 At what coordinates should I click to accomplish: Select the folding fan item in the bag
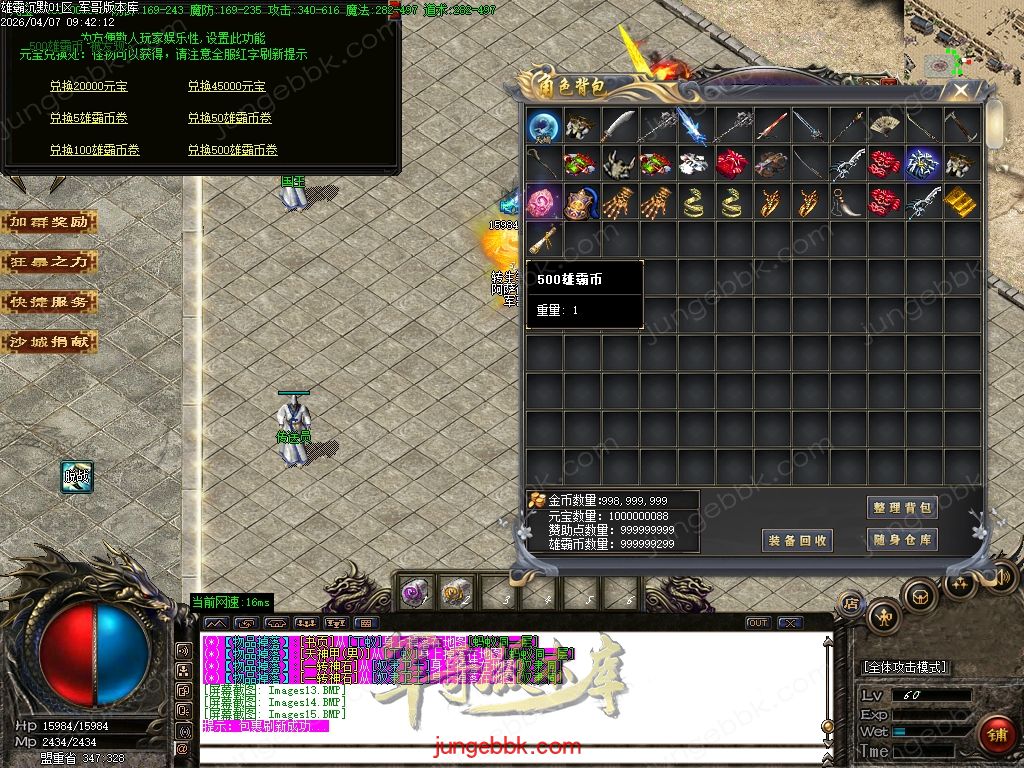tap(885, 126)
